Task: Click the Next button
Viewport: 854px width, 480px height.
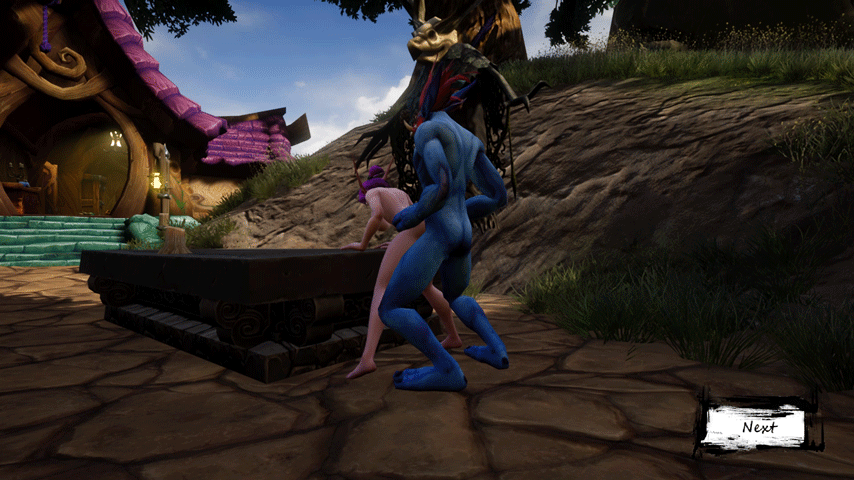Action: click(759, 427)
